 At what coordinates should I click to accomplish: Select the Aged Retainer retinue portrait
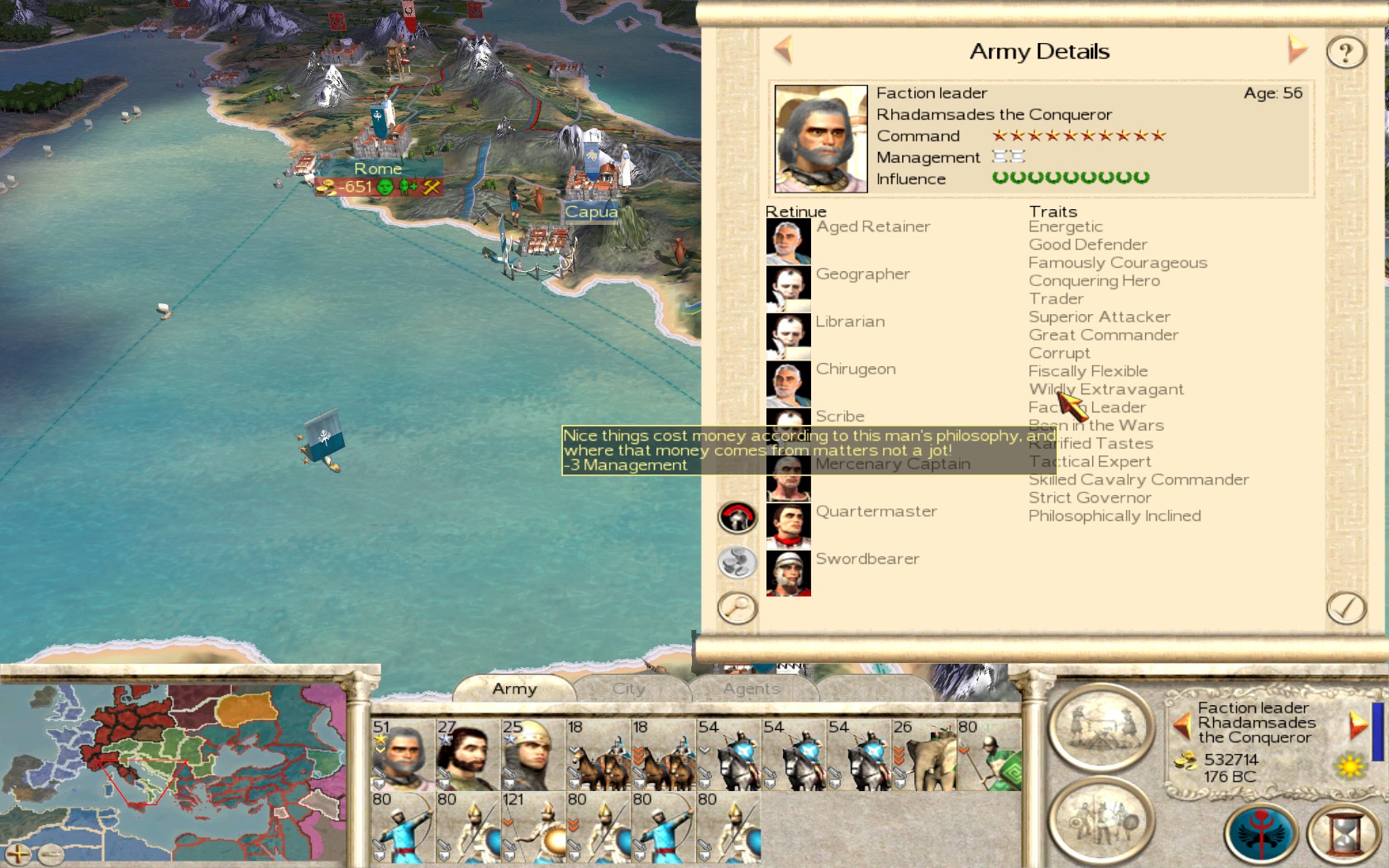[x=788, y=241]
